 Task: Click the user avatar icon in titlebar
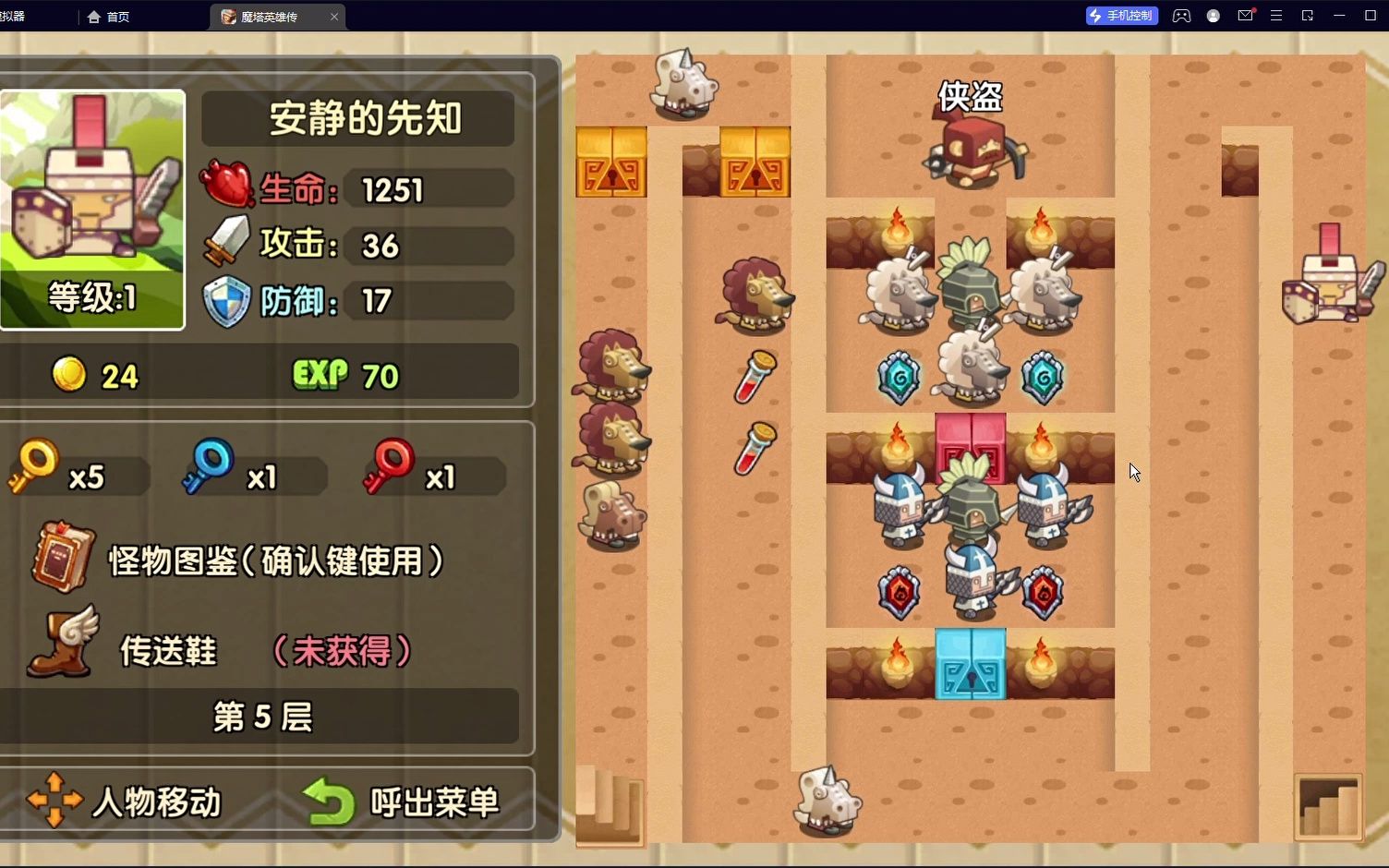(x=1213, y=15)
